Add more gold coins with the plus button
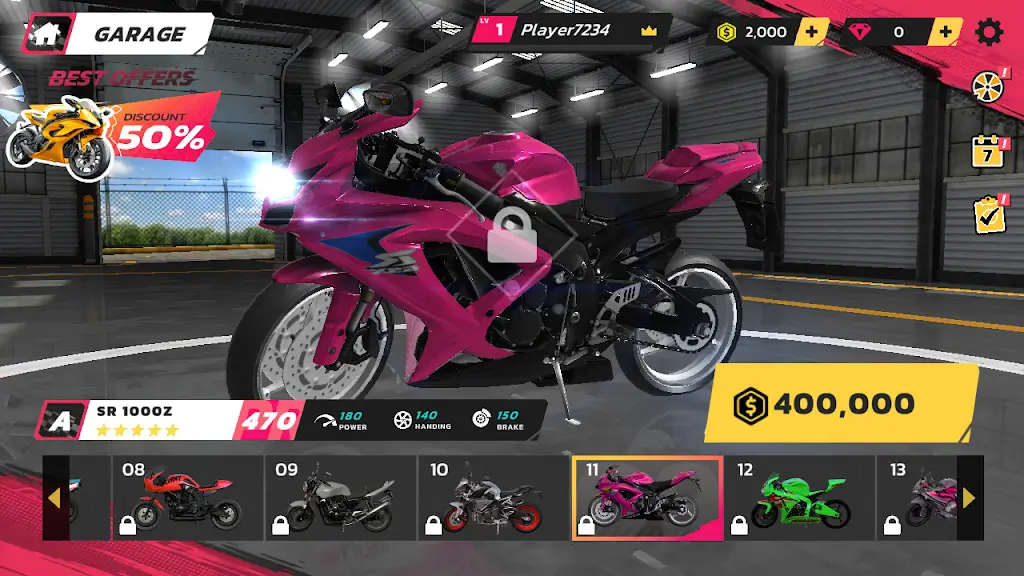Viewport: 1024px width, 576px height. [811, 32]
